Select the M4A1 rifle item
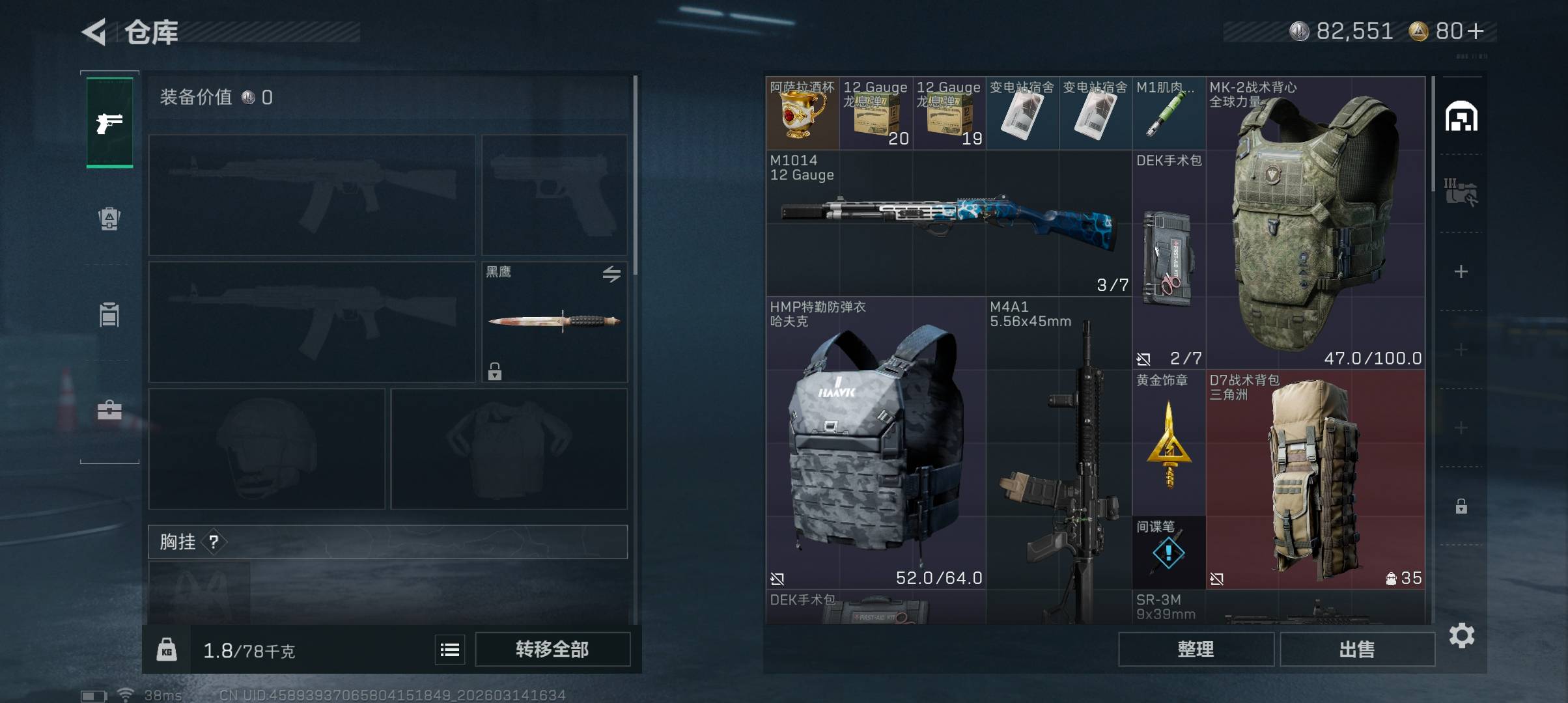Screen dimensions: 1568x703 tap(1059, 456)
